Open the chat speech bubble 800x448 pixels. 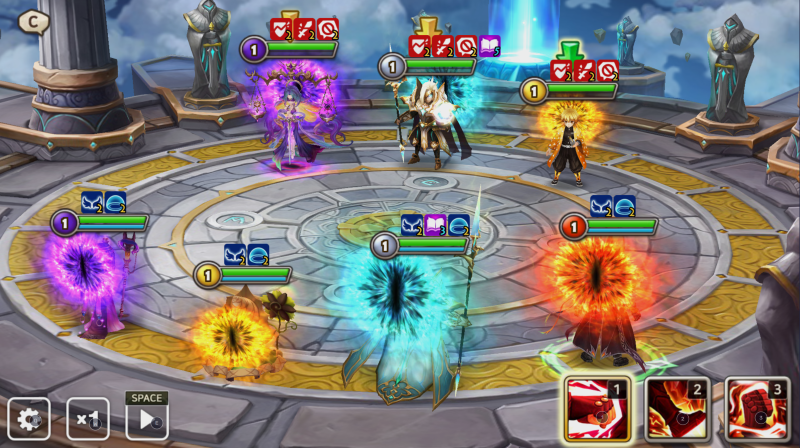pyautogui.click(x=33, y=20)
